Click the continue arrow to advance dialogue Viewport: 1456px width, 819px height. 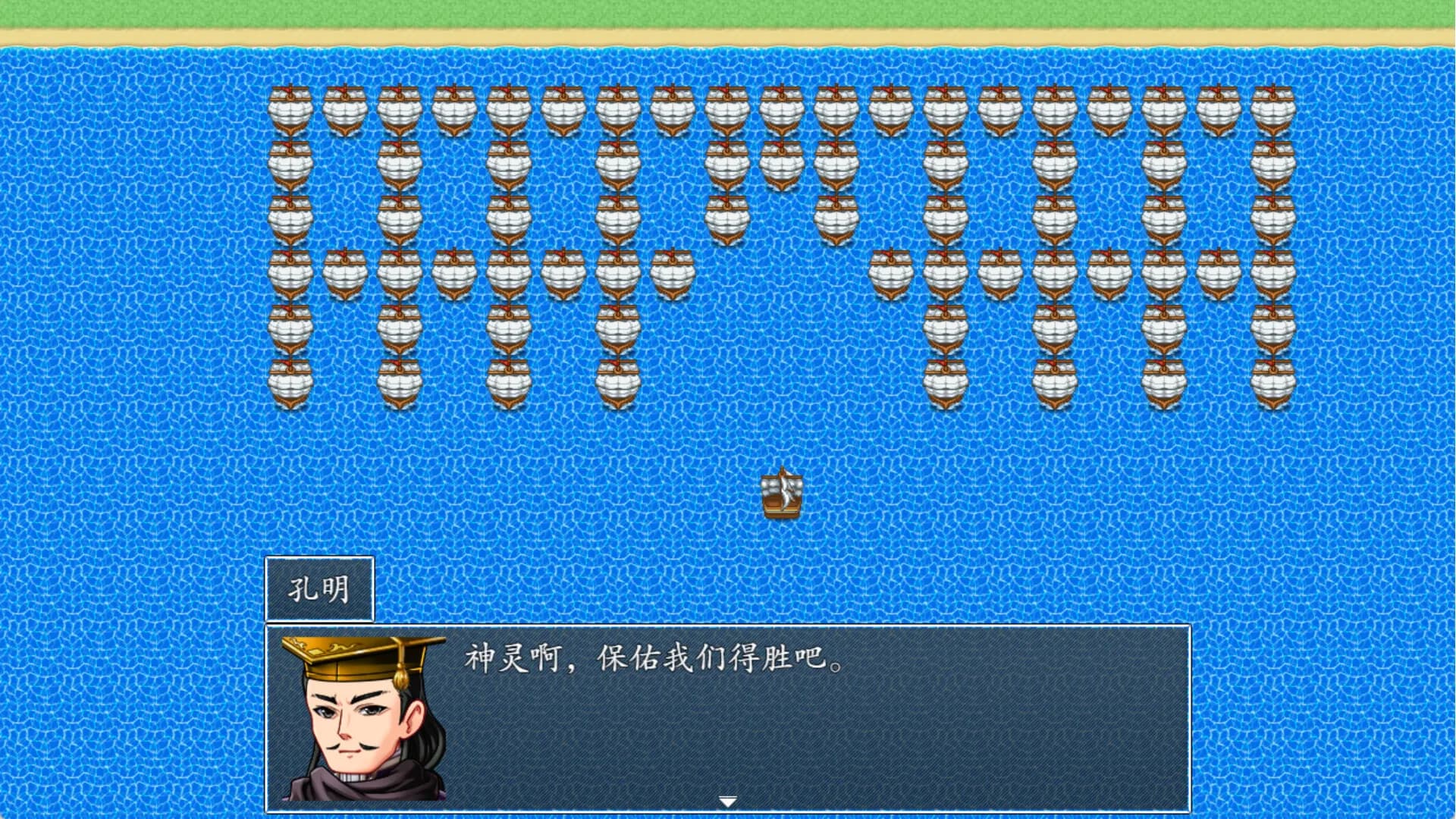click(x=728, y=799)
